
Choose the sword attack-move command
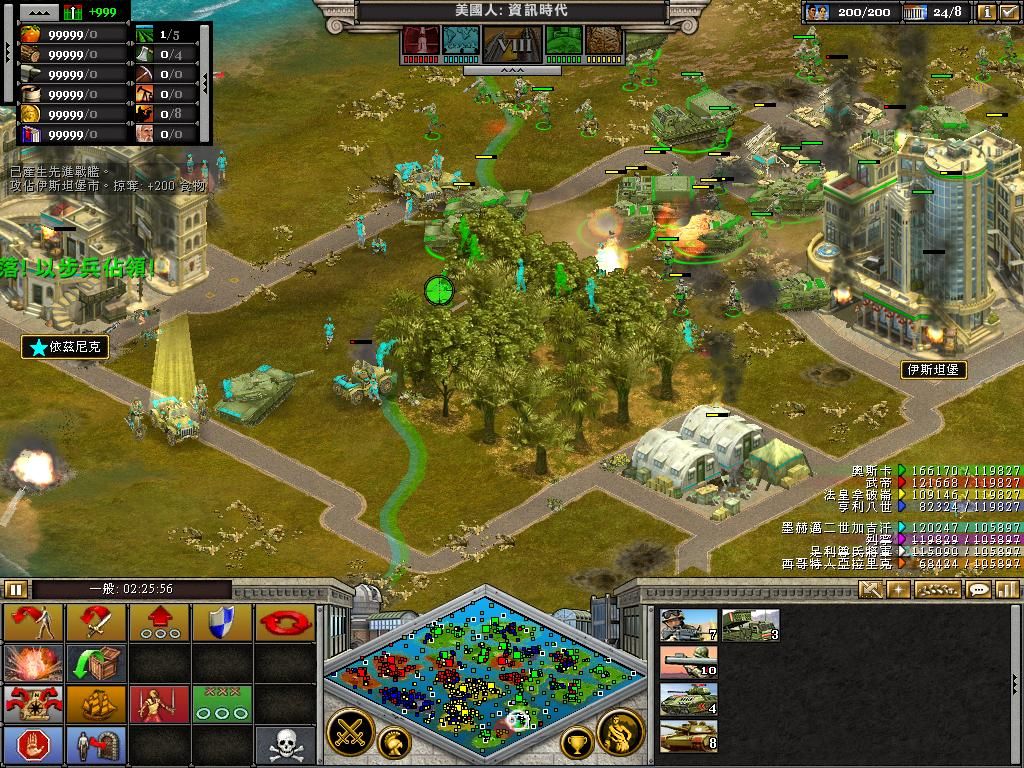coord(96,623)
